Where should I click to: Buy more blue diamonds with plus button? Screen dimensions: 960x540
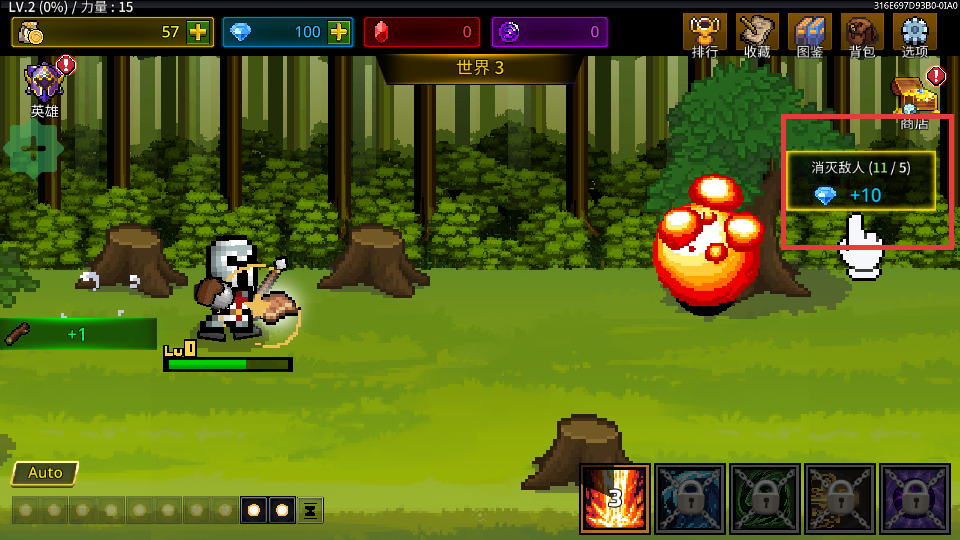pyautogui.click(x=339, y=32)
